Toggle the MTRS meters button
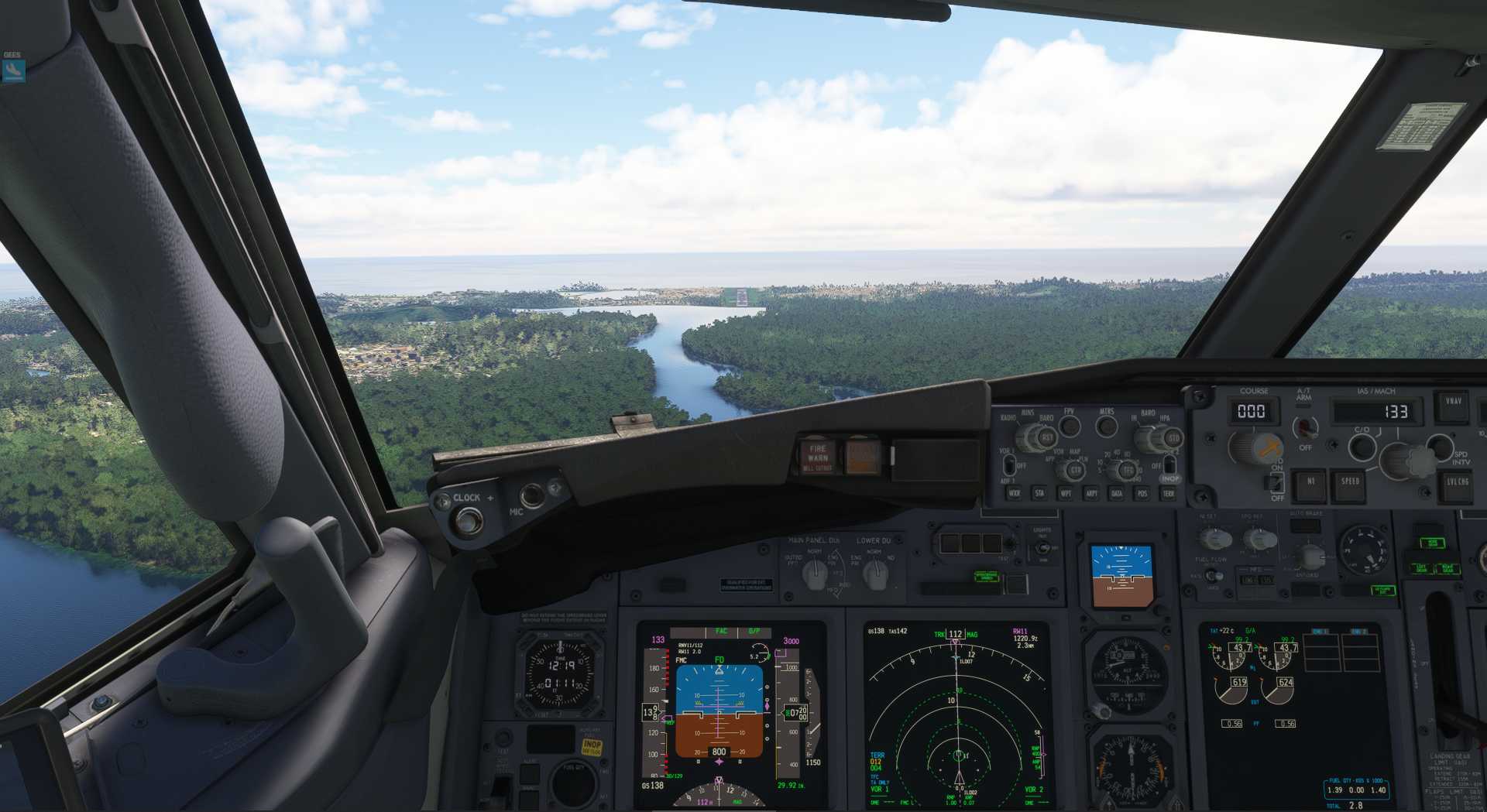This screenshot has height=812, width=1487. [x=1107, y=426]
